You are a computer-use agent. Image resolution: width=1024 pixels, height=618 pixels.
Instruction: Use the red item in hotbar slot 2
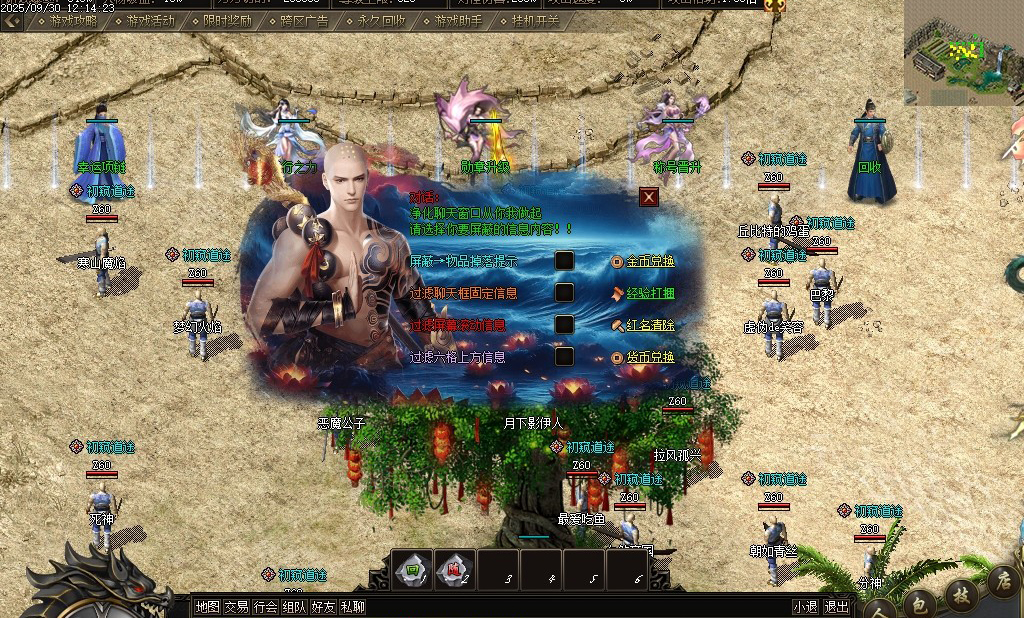click(x=455, y=570)
